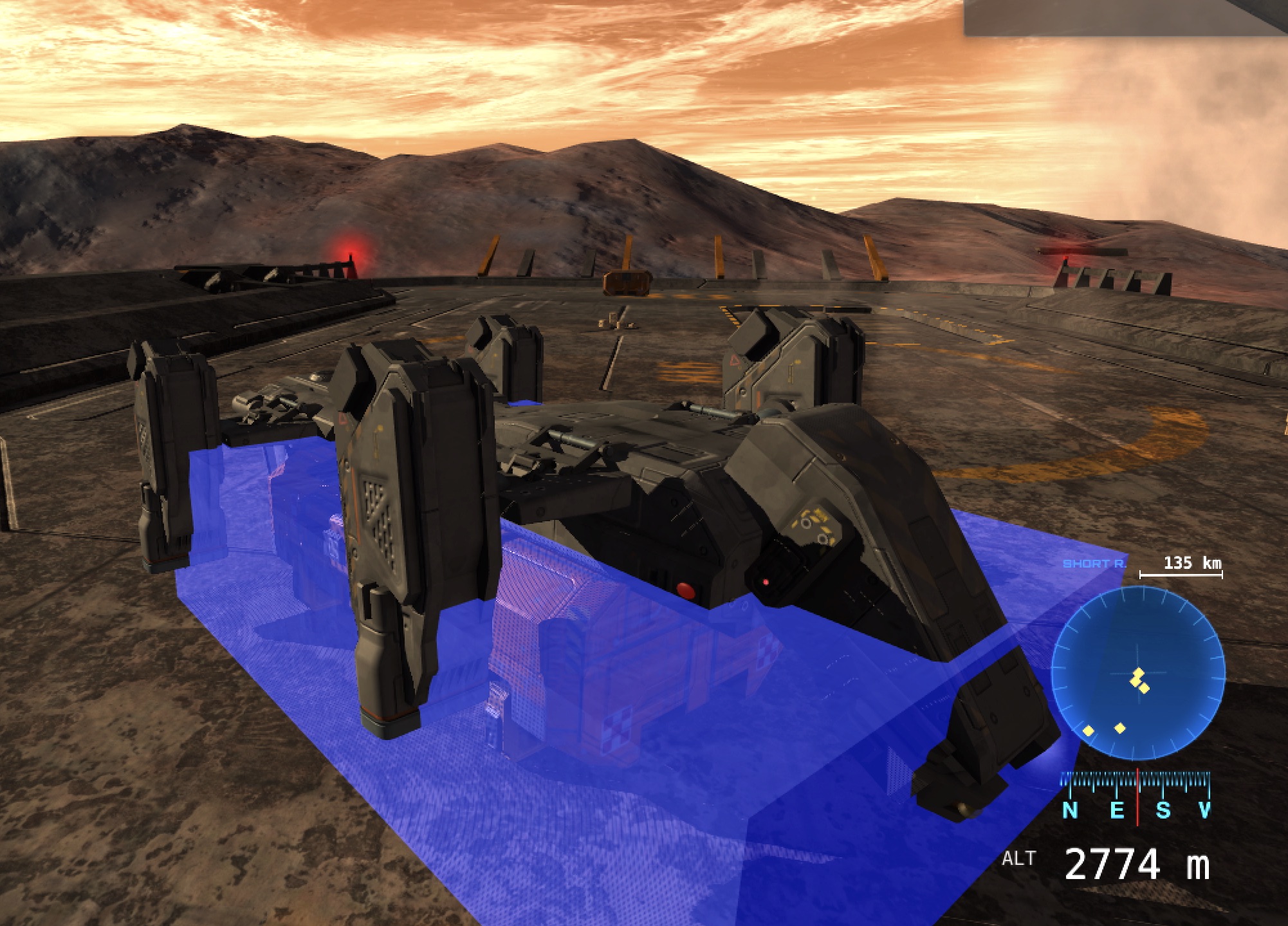
Task: Click the lower-left yellow blip on the radar
Action: pos(1087,731)
